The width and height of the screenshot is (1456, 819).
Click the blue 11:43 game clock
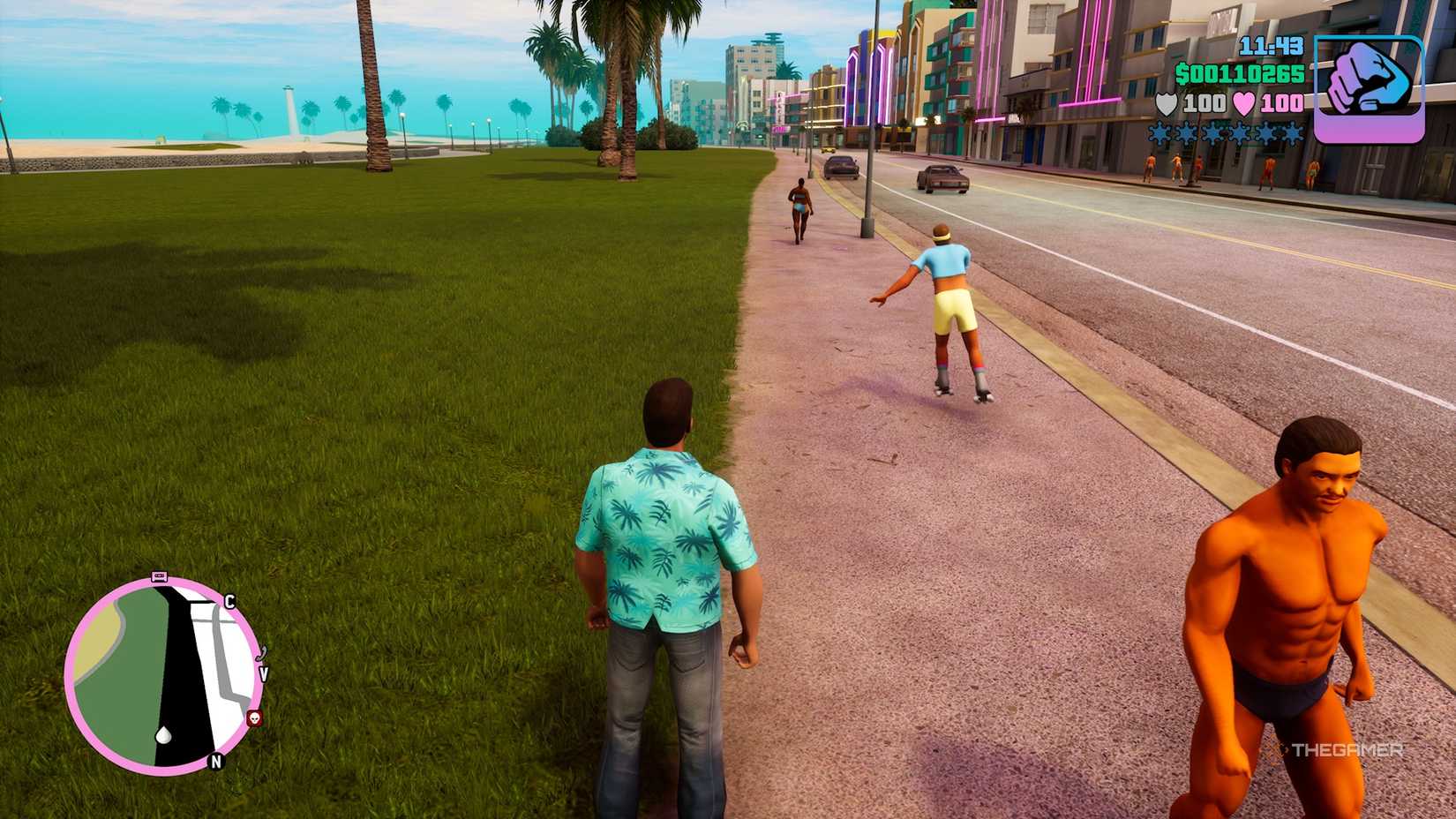click(x=1271, y=46)
